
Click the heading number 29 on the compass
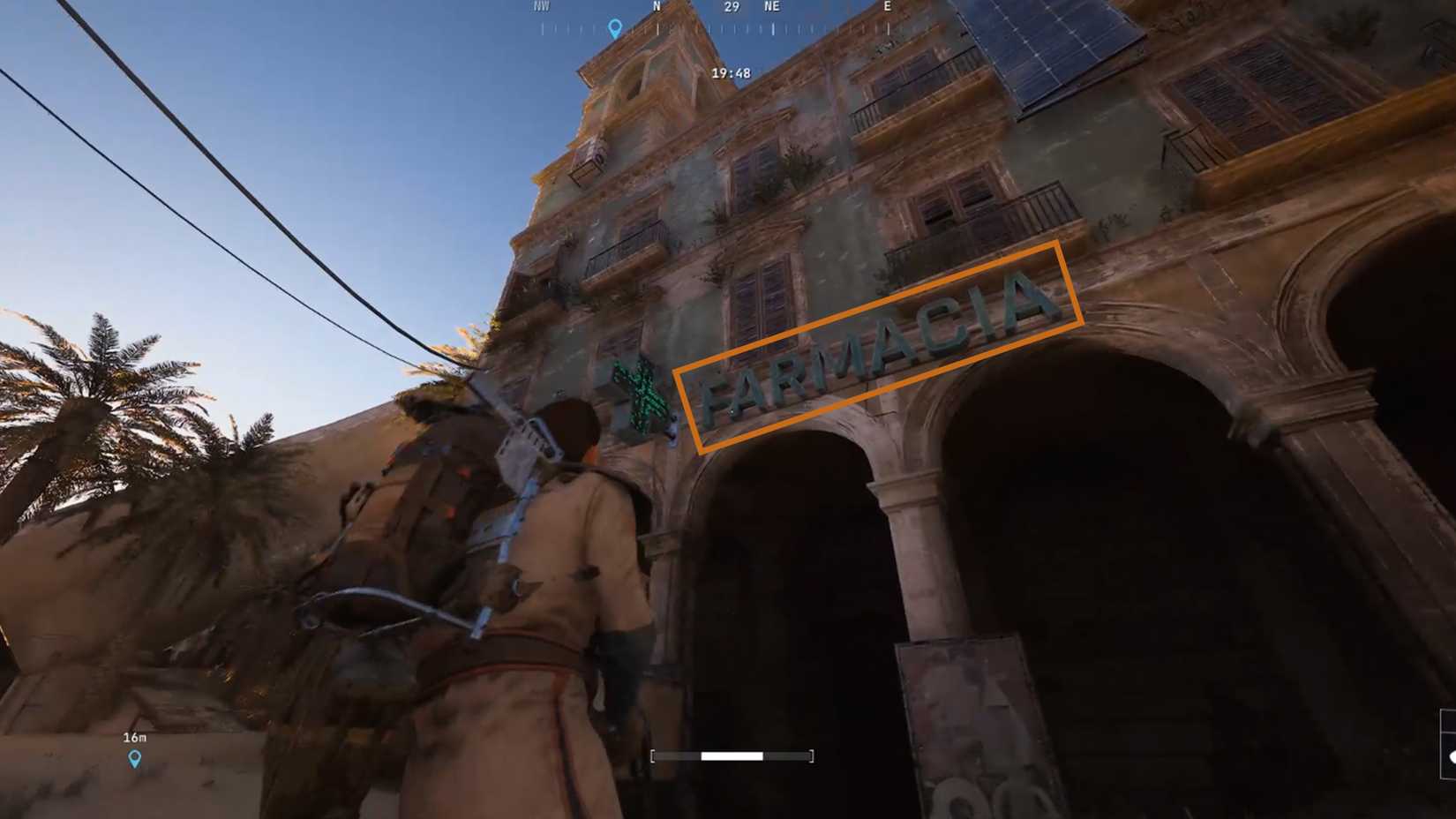click(731, 6)
